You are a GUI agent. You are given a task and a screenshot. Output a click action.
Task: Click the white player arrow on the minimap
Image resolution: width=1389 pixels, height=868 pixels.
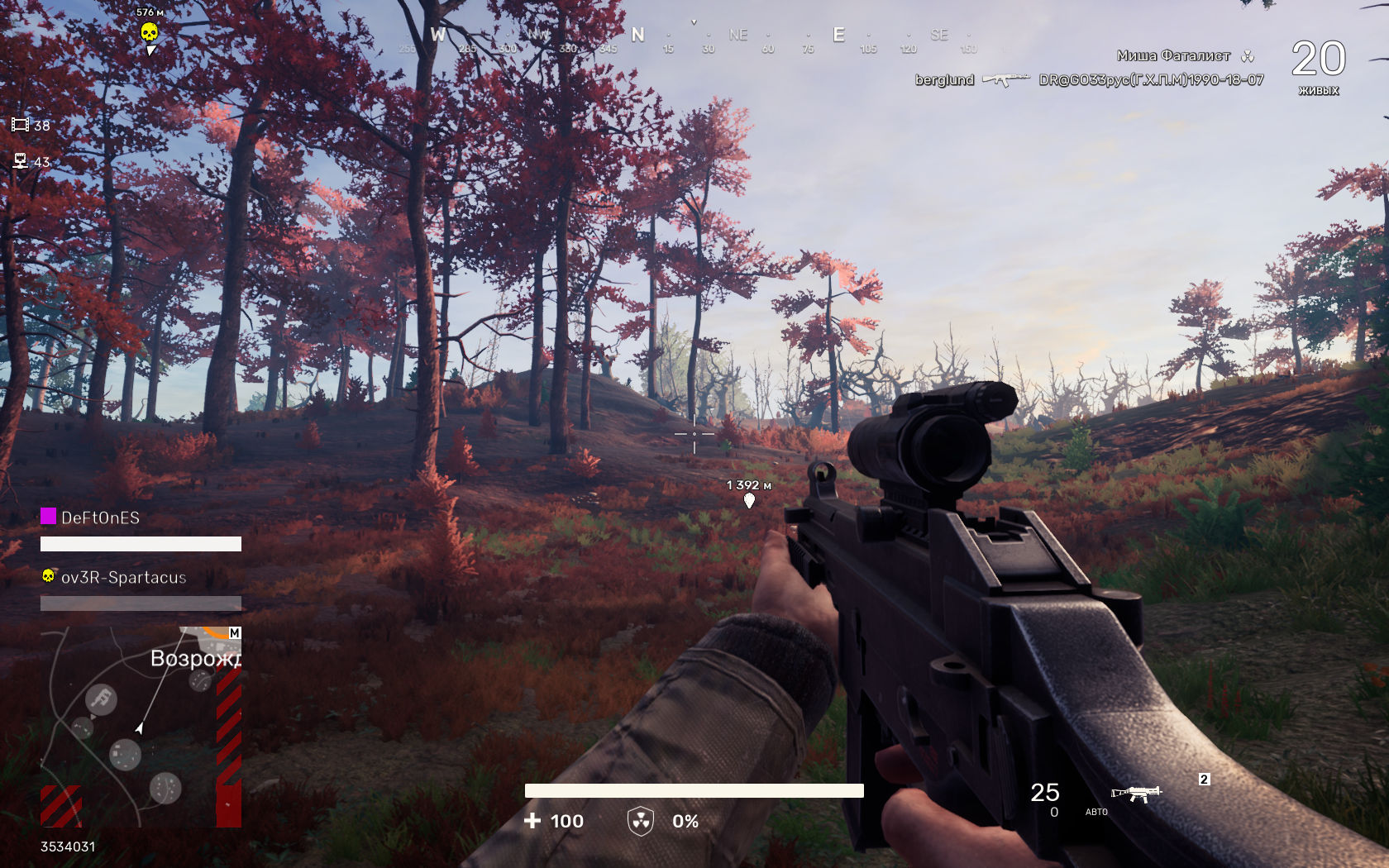(140, 728)
